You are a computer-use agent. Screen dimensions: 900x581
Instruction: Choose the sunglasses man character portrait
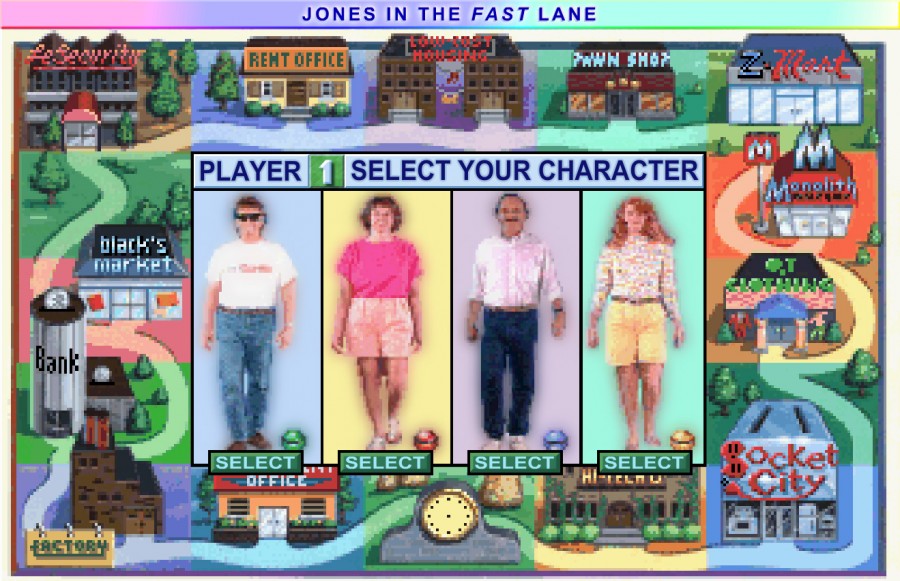click(x=256, y=320)
